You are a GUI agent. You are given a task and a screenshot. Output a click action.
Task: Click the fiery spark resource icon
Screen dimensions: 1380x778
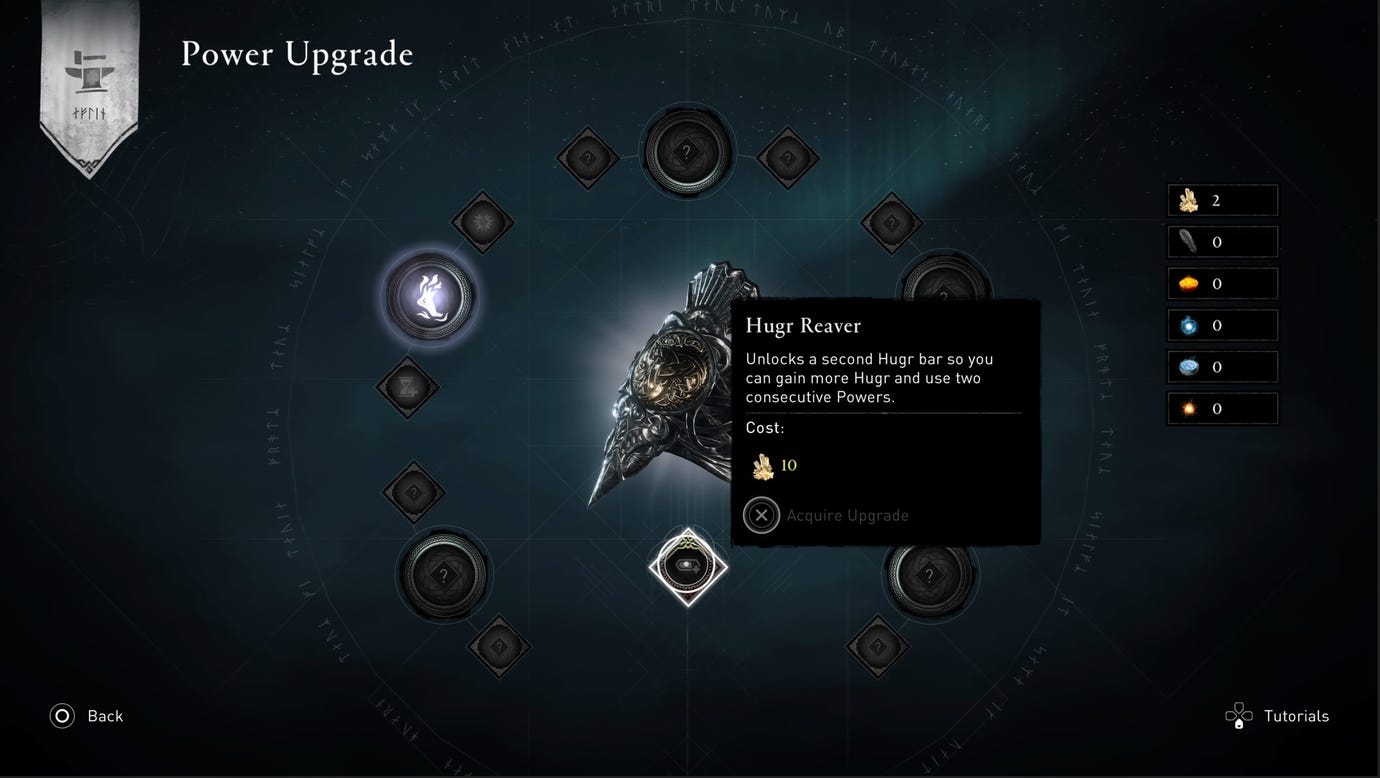tap(1189, 408)
